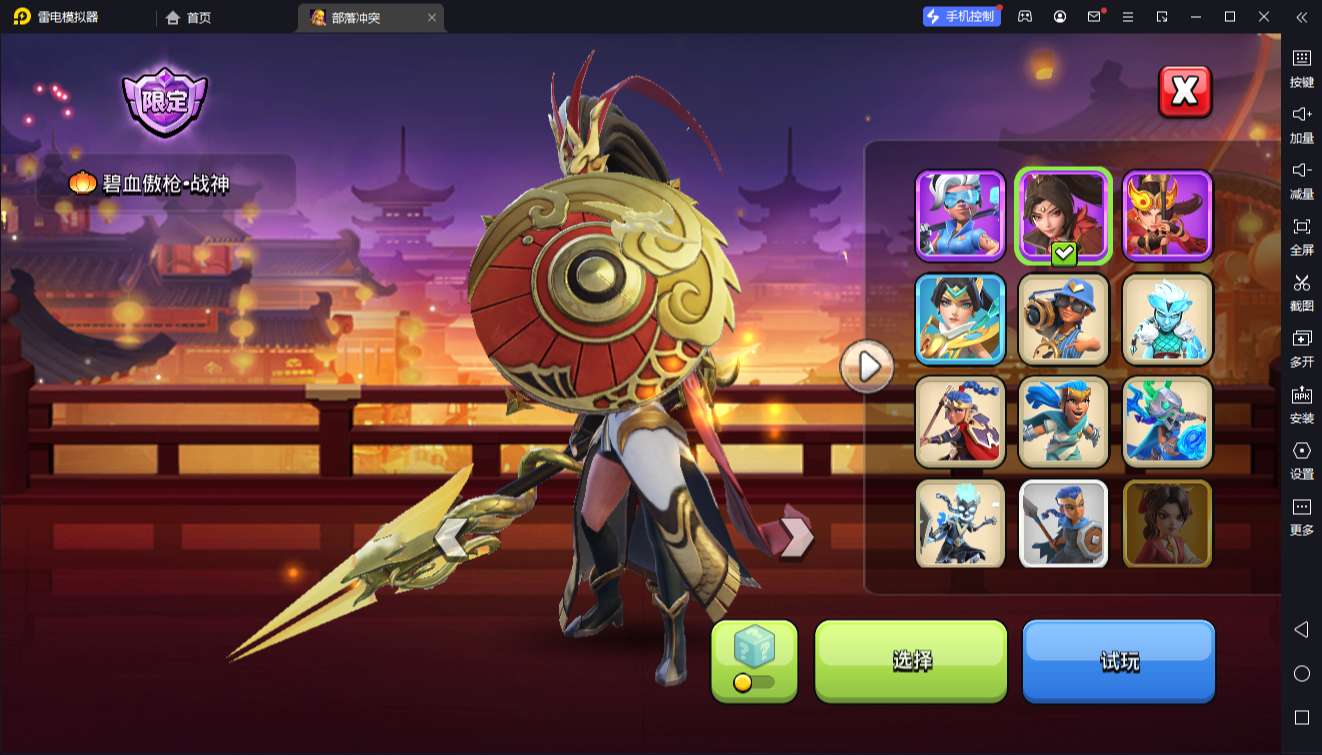Click the green 选择 button
This screenshot has height=755, width=1322.
(911, 660)
